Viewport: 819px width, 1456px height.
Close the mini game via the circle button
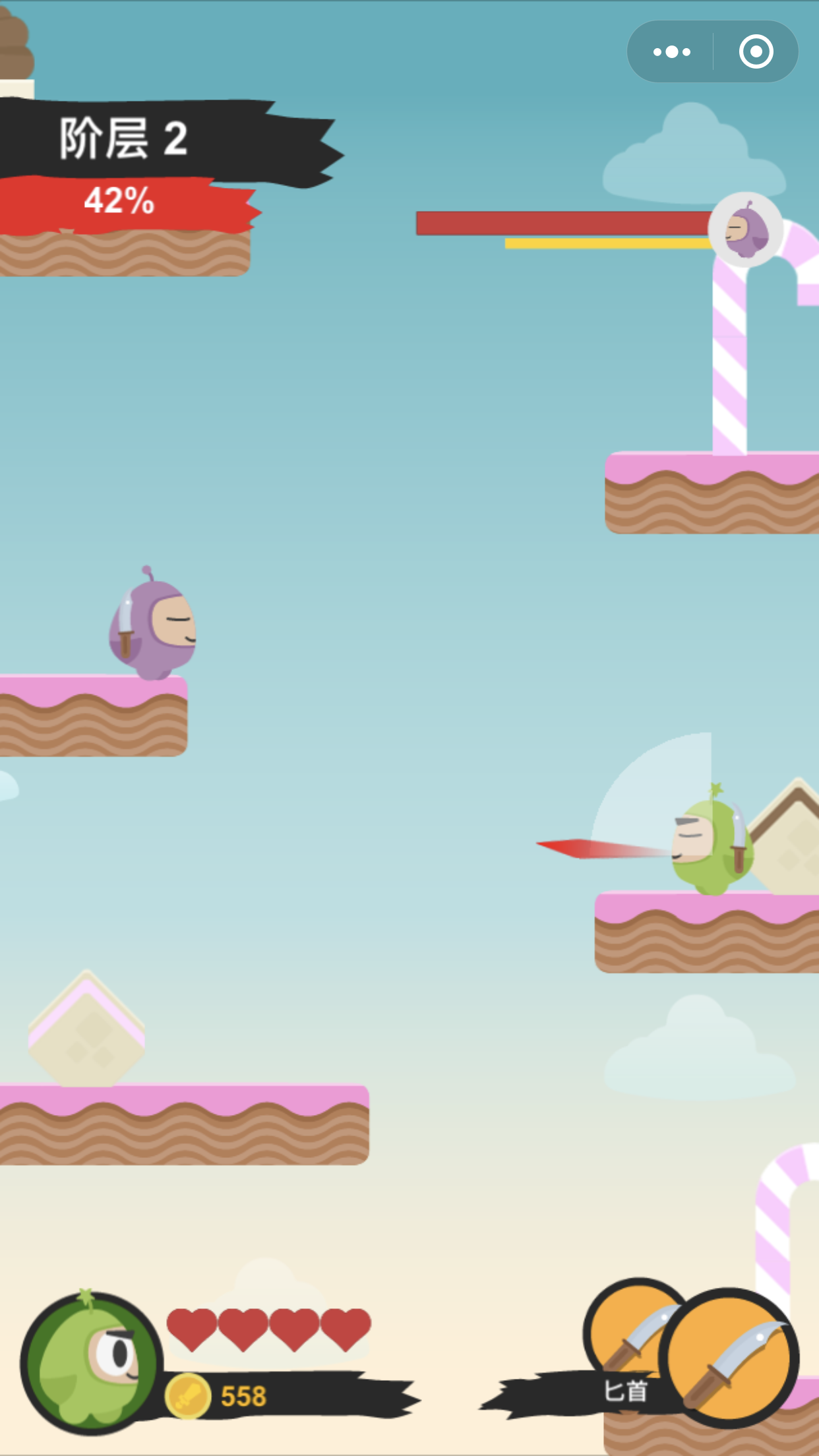(756, 51)
